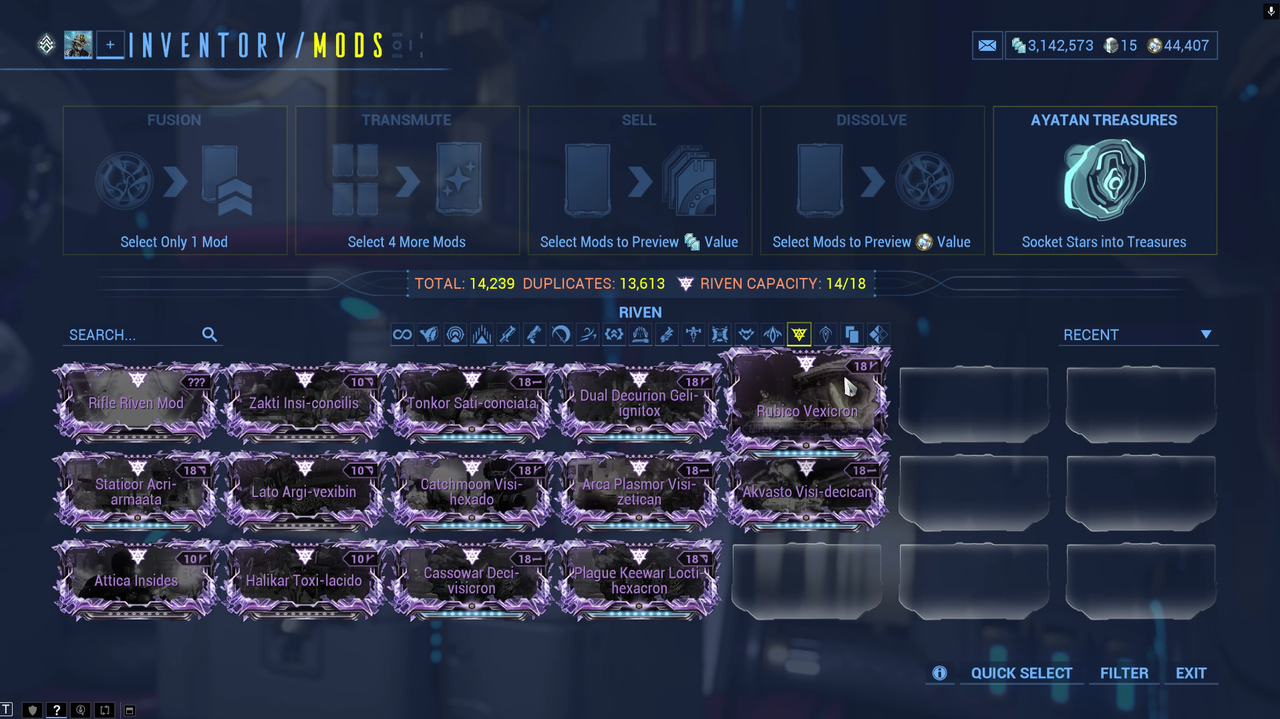The width and height of the screenshot is (1280, 719).
Task: Select the Plague Keewar Locti-hexacron mod
Action: (x=639, y=580)
